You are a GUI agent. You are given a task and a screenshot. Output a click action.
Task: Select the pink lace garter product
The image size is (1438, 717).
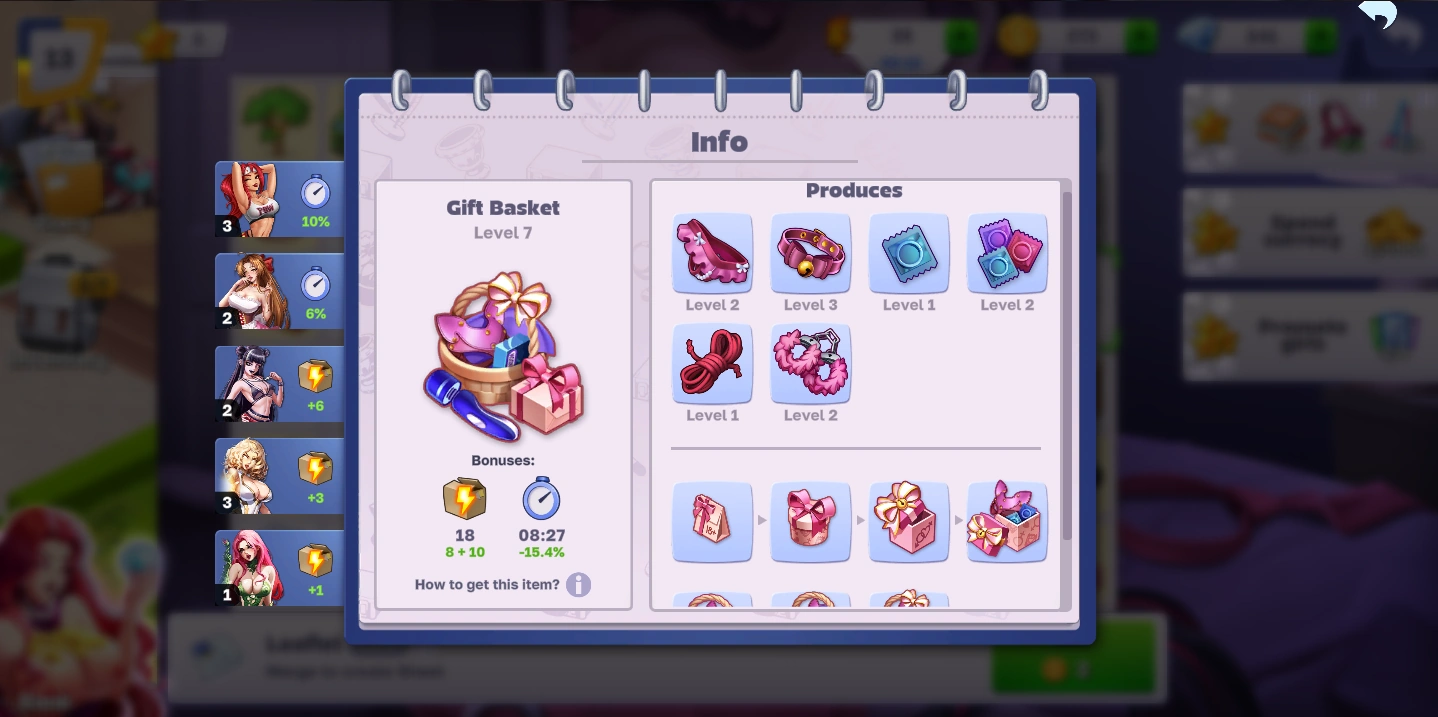tap(712, 253)
